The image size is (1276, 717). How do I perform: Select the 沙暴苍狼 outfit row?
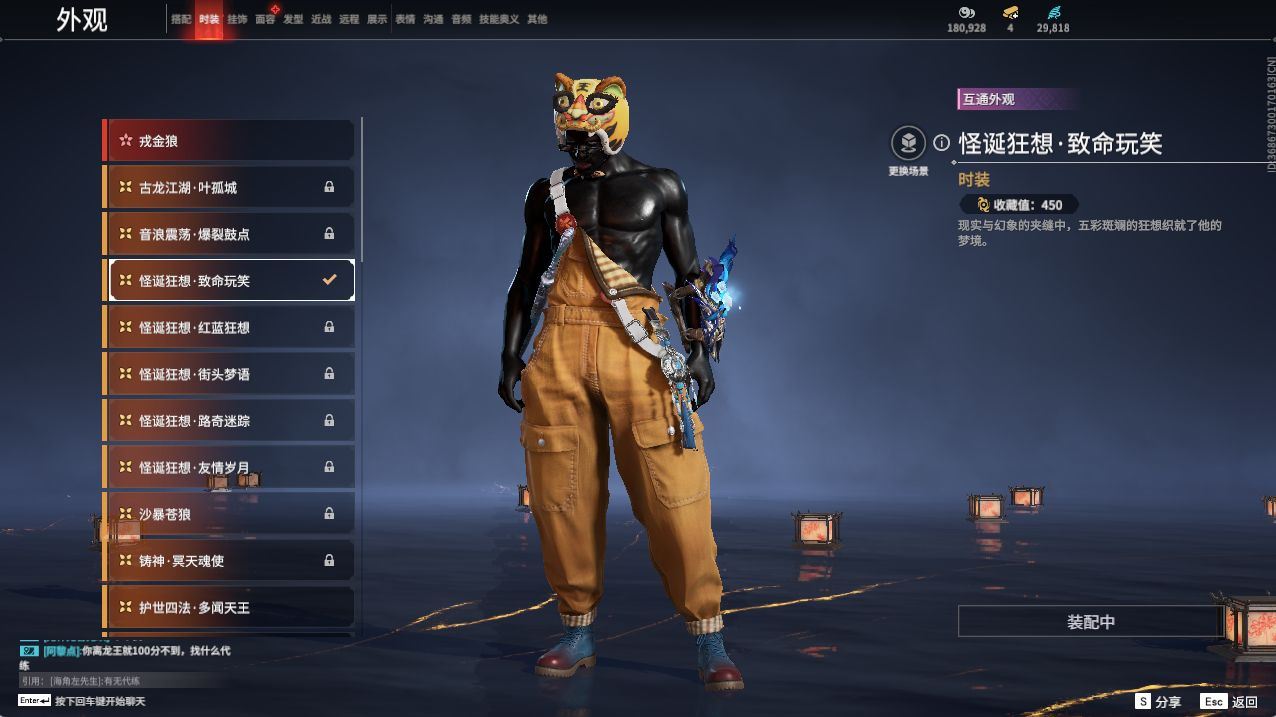tap(229, 514)
